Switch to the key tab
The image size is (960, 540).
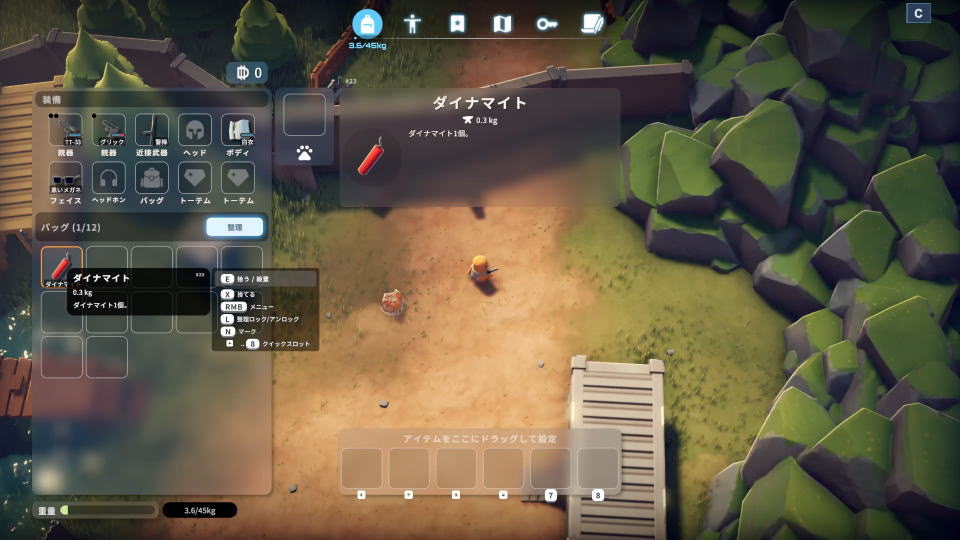tap(546, 24)
